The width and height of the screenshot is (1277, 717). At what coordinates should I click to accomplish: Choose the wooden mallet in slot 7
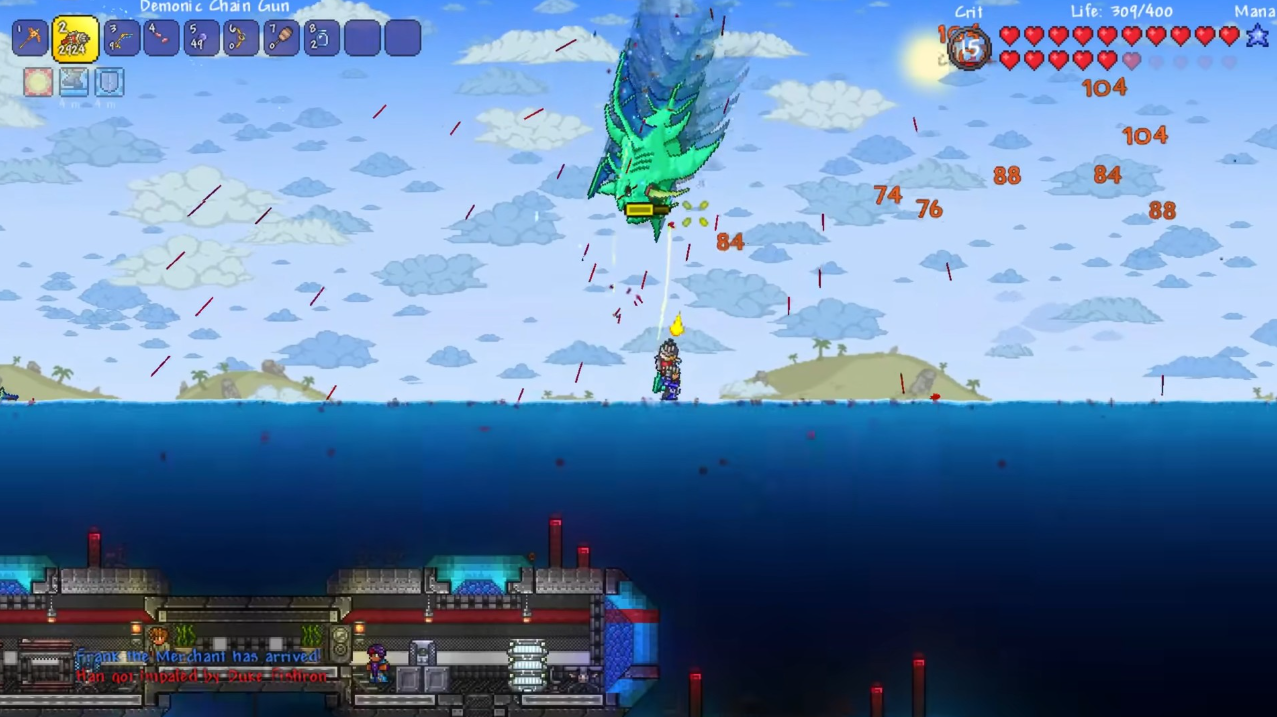click(x=281, y=39)
